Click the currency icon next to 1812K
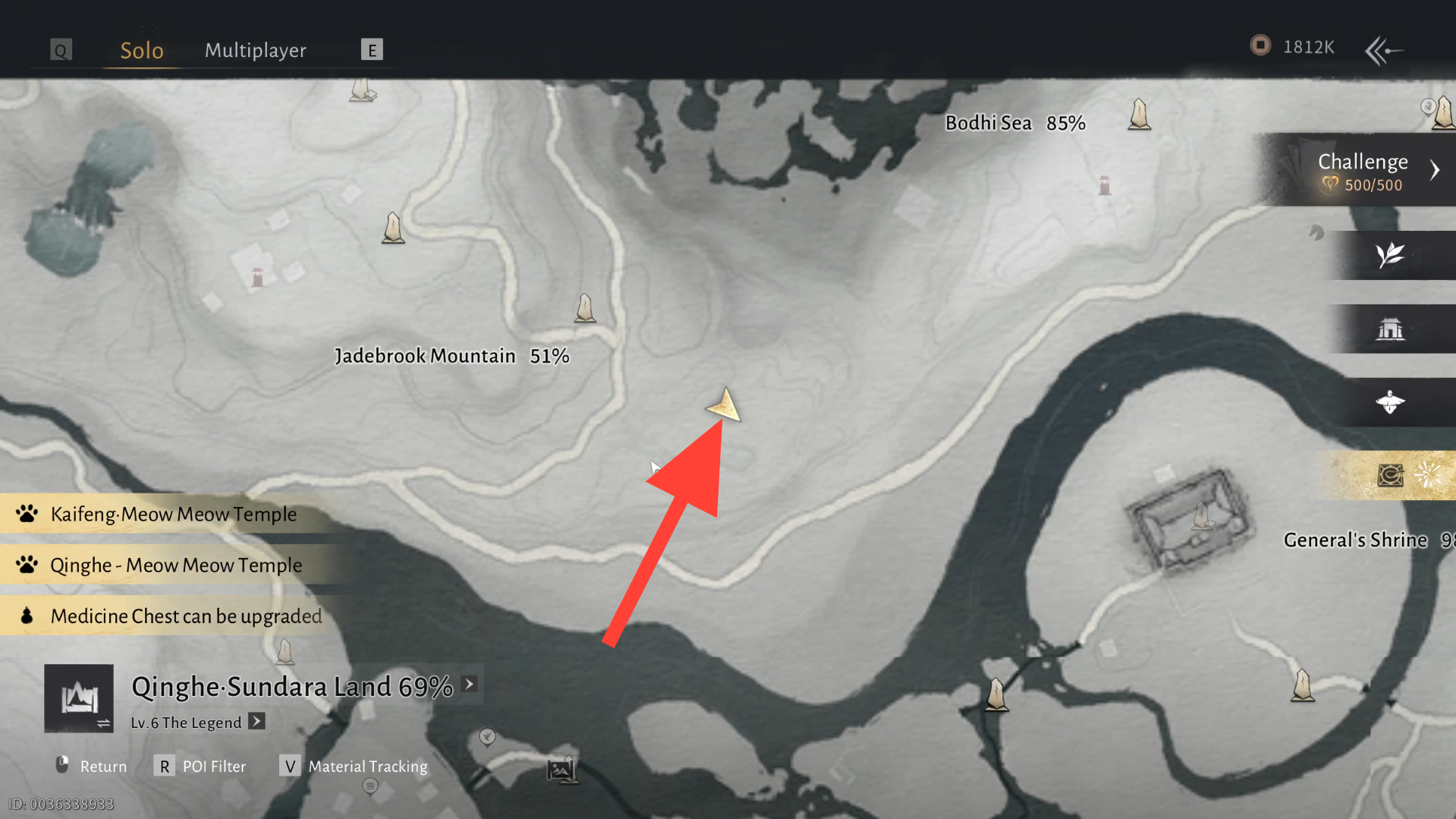1456x819 pixels. pyautogui.click(x=1260, y=46)
